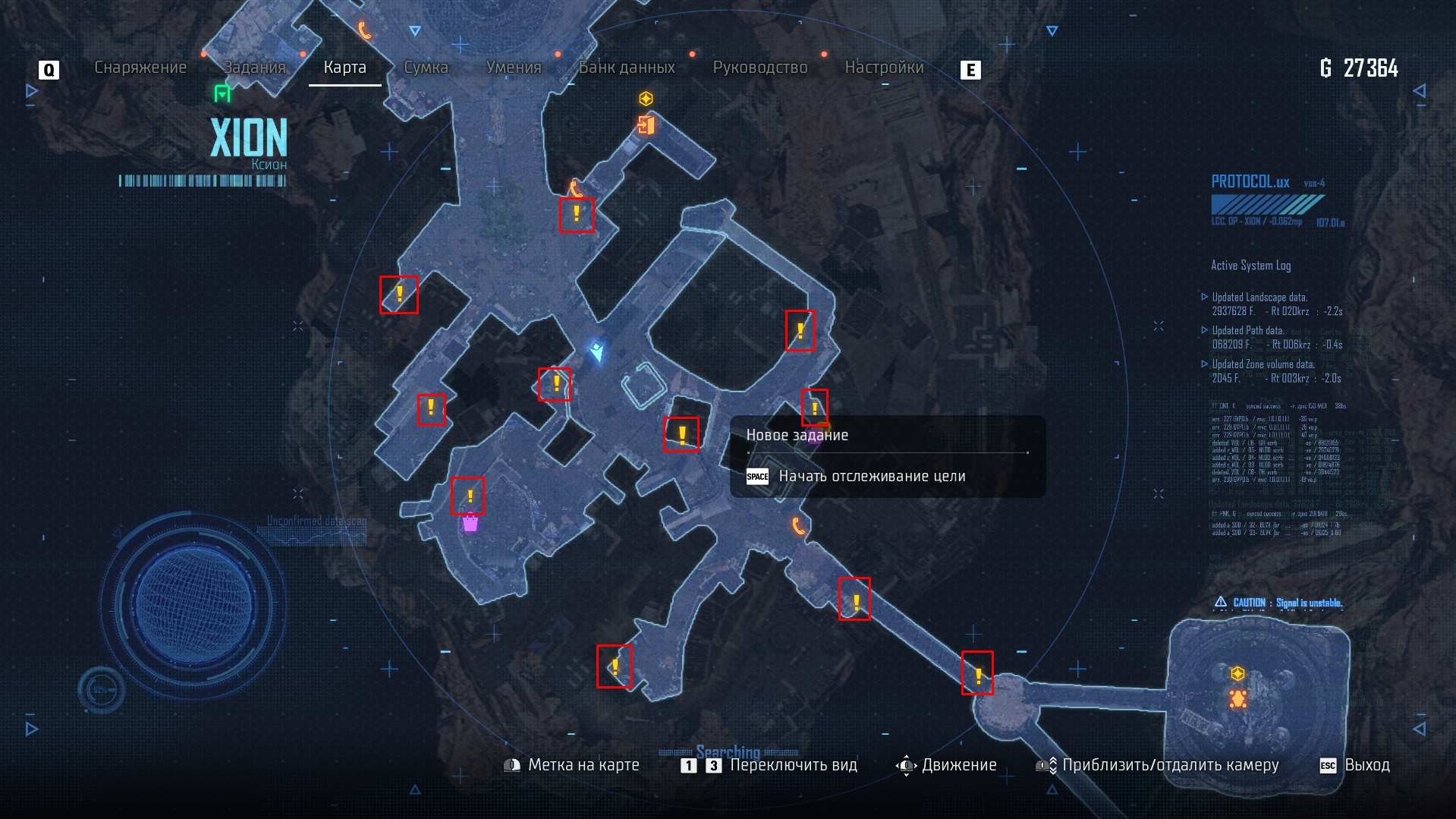Show the Руководство tab
The width and height of the screenshot is (1456, 819).
click(x=760, y=68)
